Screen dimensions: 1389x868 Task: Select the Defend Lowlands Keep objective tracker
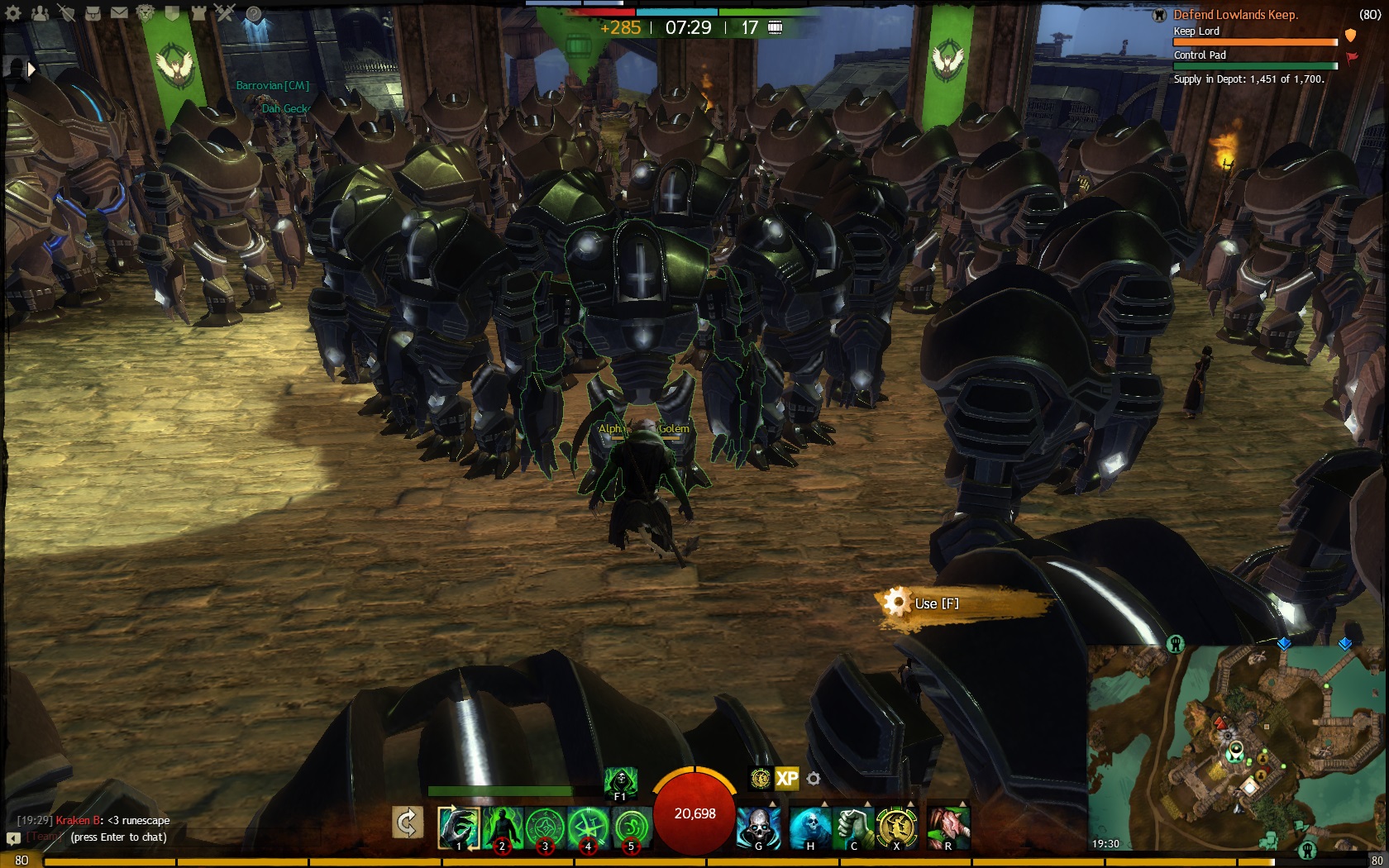point(1235,15)
